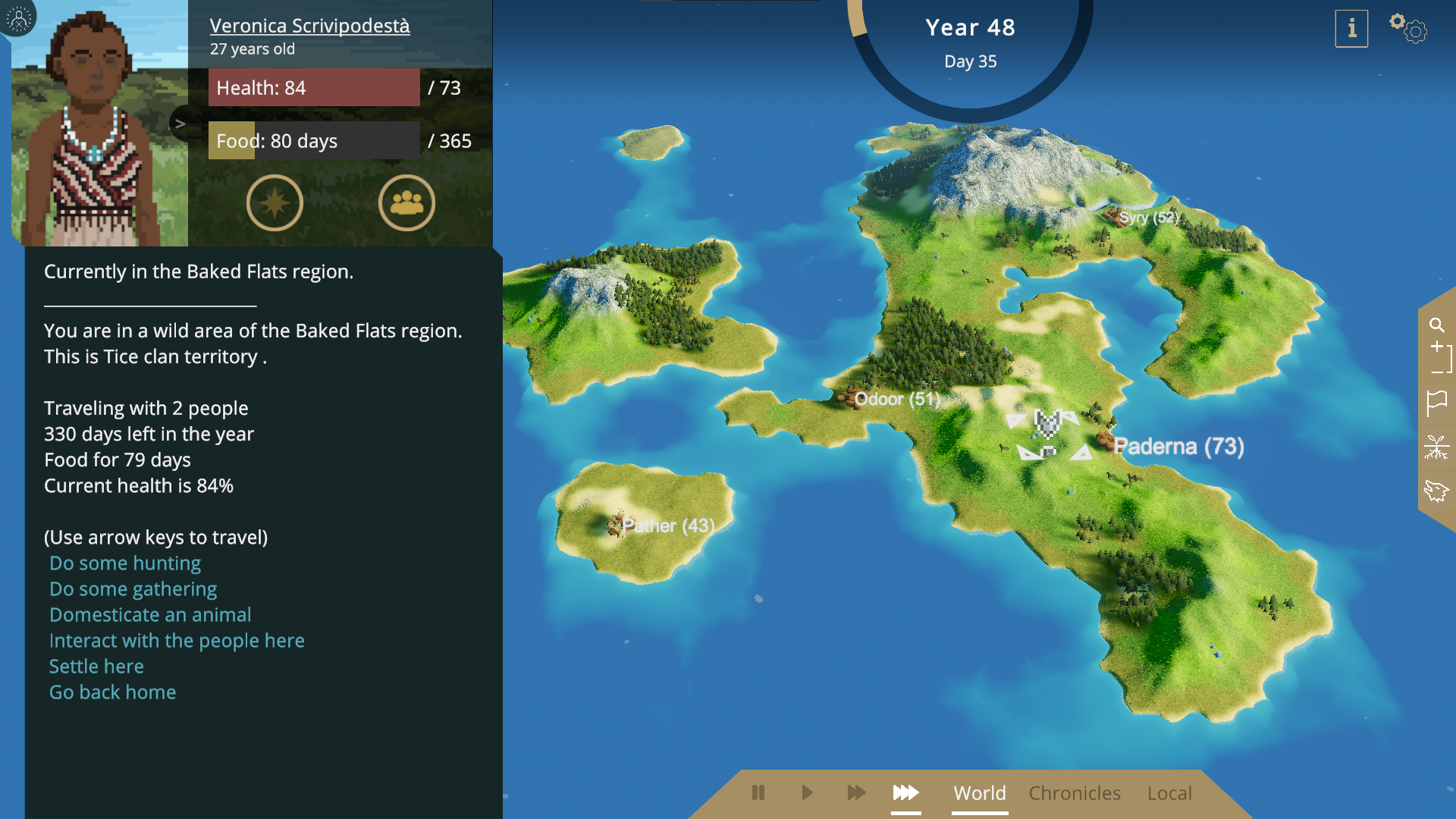Switch to the Chronicles tab
1456x819 pixels.
coord(1075,793)
